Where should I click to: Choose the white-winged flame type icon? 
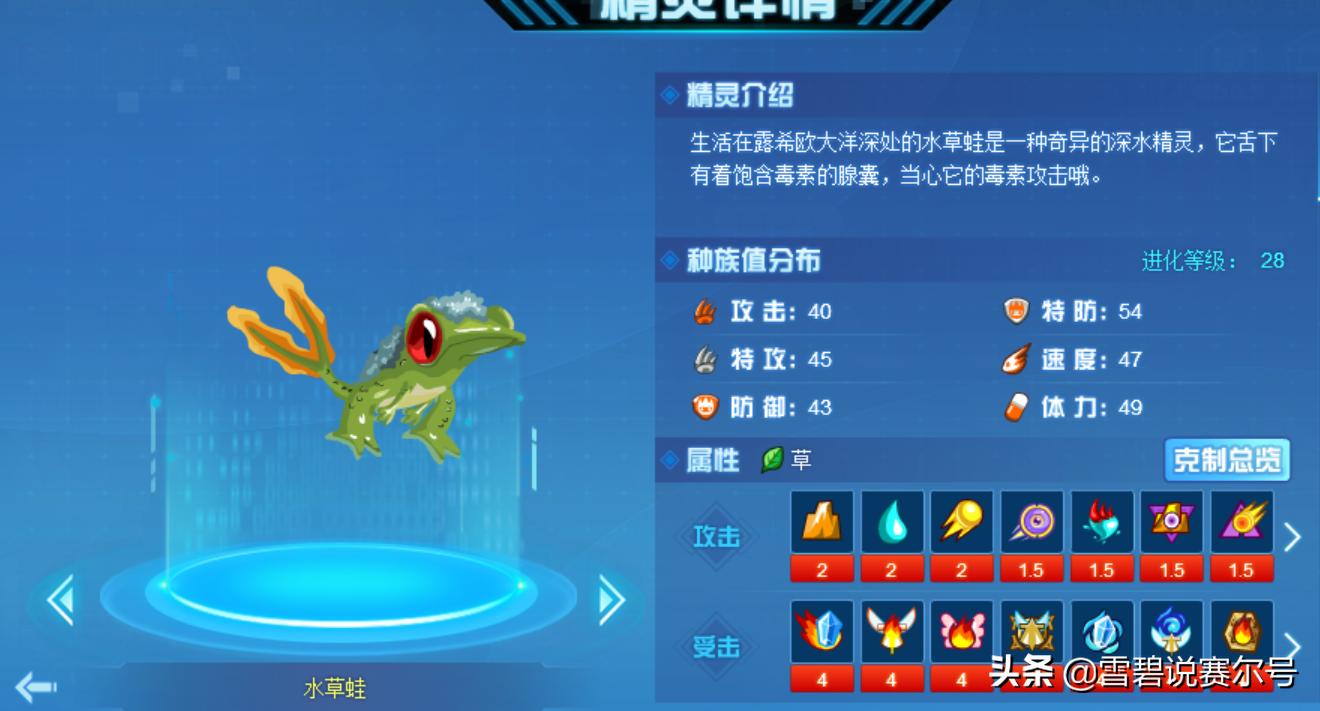892,632
